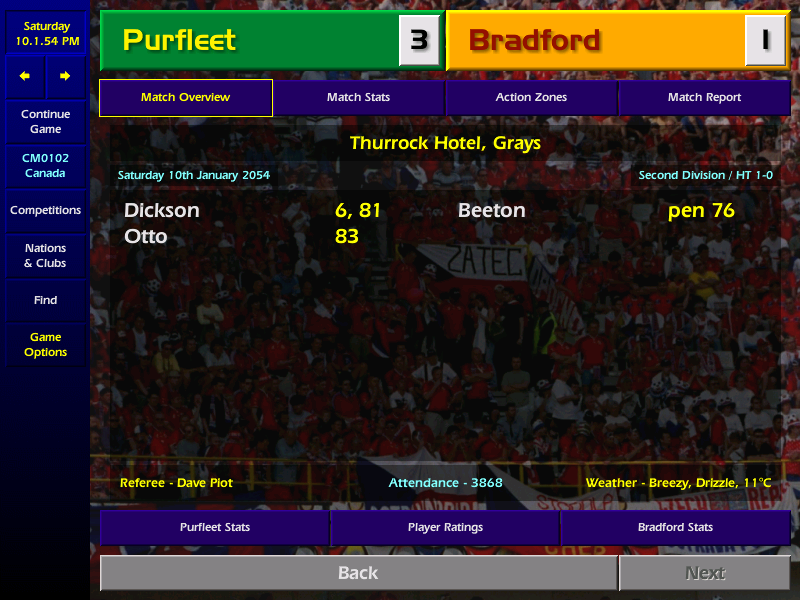Show Player Ratings
The width and height of the screenshot is (800, 600).
point(445,527)
